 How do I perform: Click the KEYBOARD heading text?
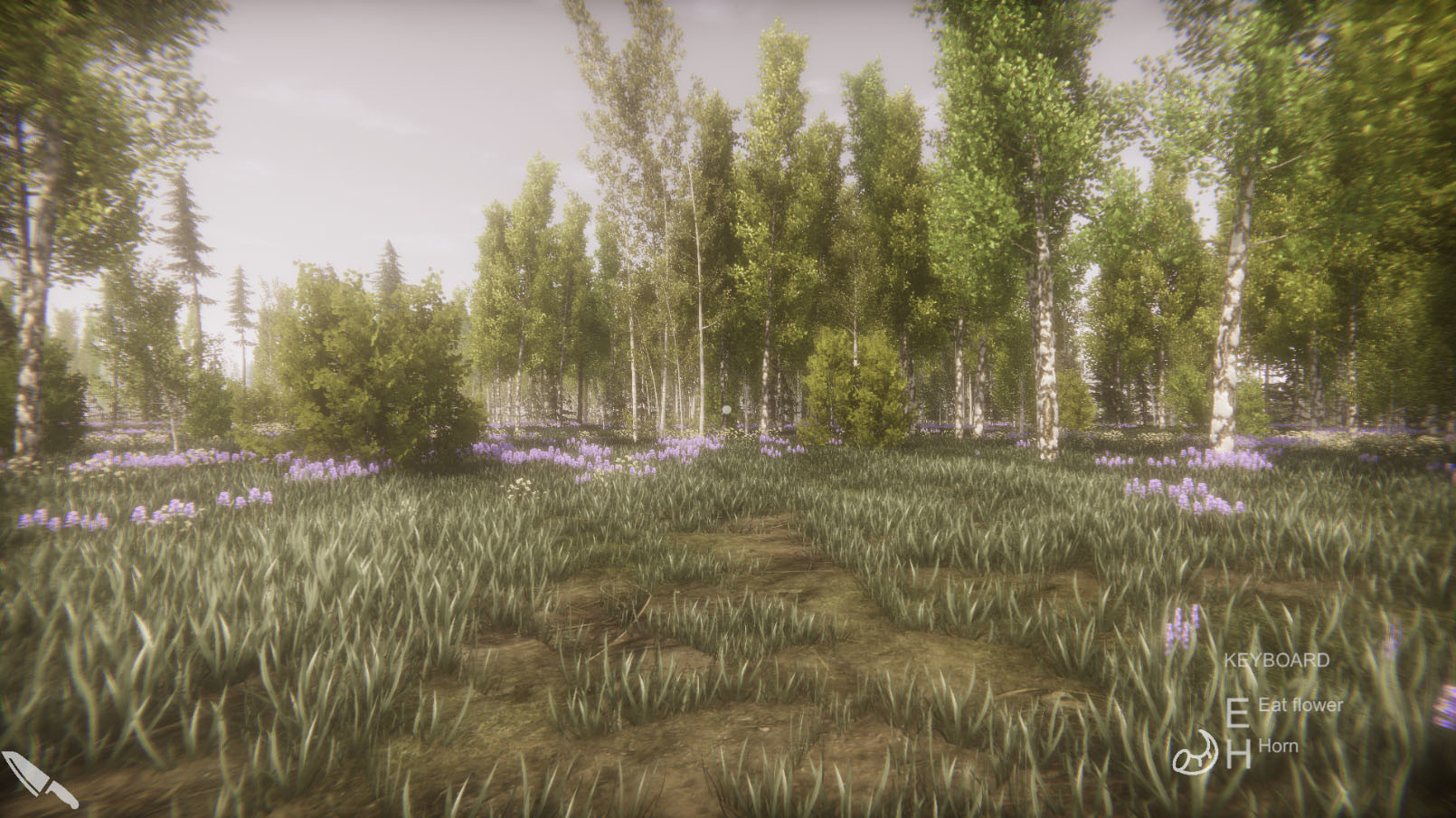(1277, 660)
